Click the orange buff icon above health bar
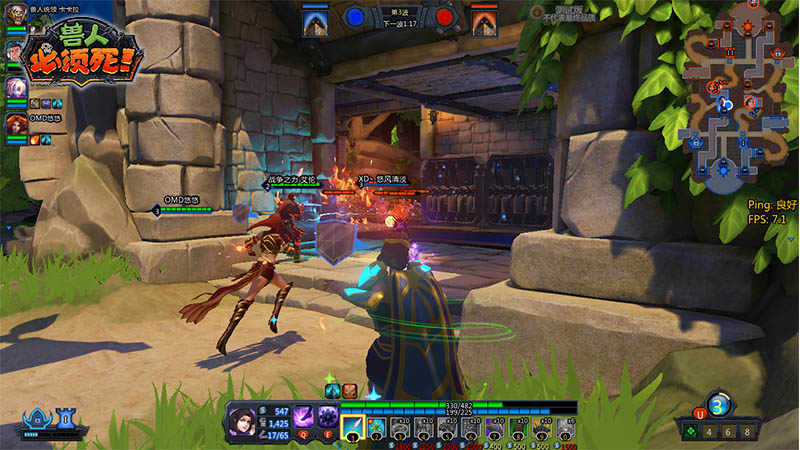The width and height of the screenshot is (800, 450). 349,390
